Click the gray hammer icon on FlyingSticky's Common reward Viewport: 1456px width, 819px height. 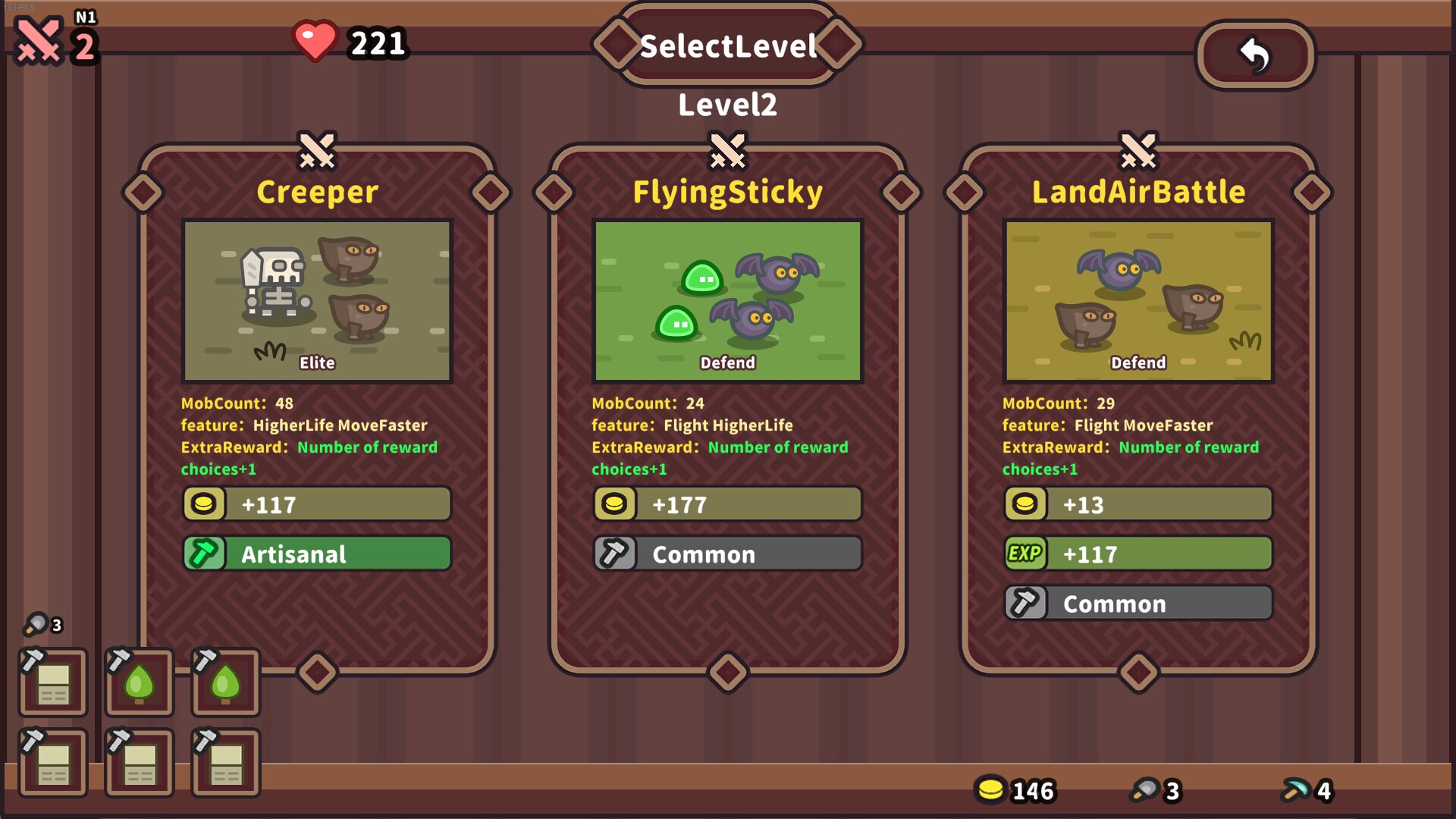point(615,554)
